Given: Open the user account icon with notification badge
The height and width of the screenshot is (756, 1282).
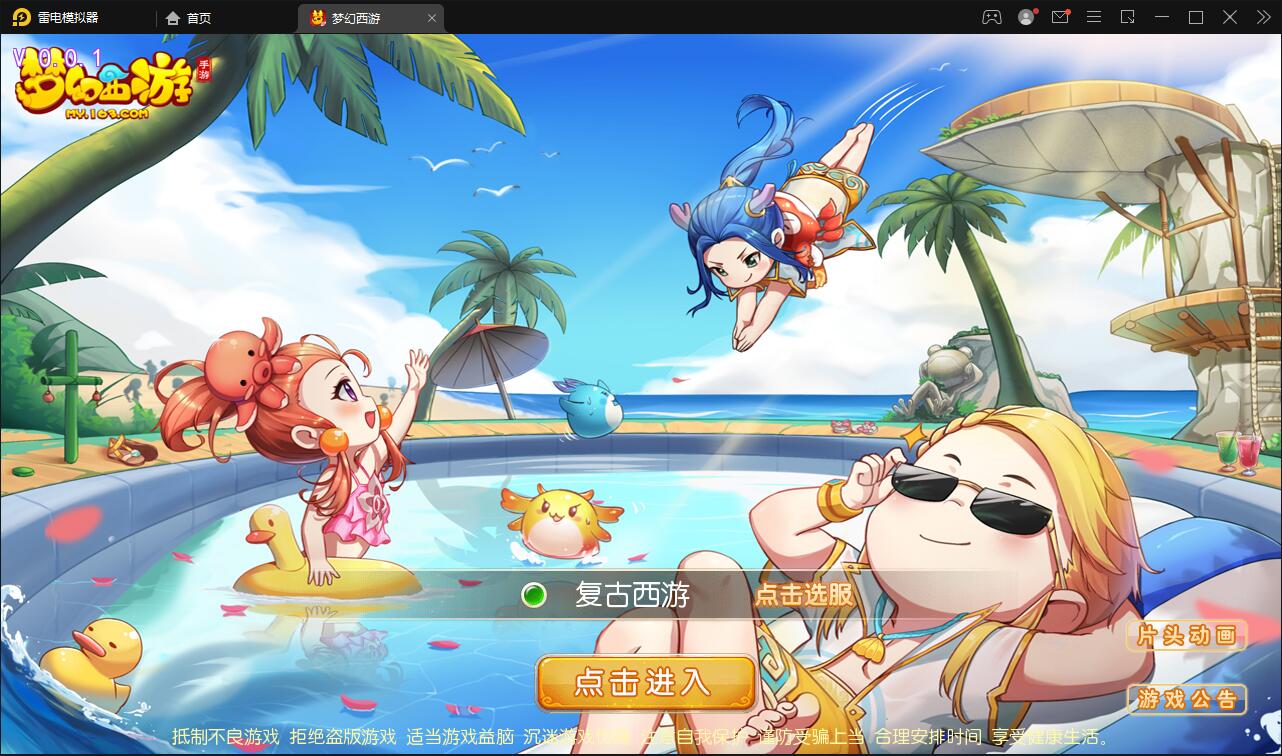Looking at the screenshot, I should click(x=1026, y=17).
